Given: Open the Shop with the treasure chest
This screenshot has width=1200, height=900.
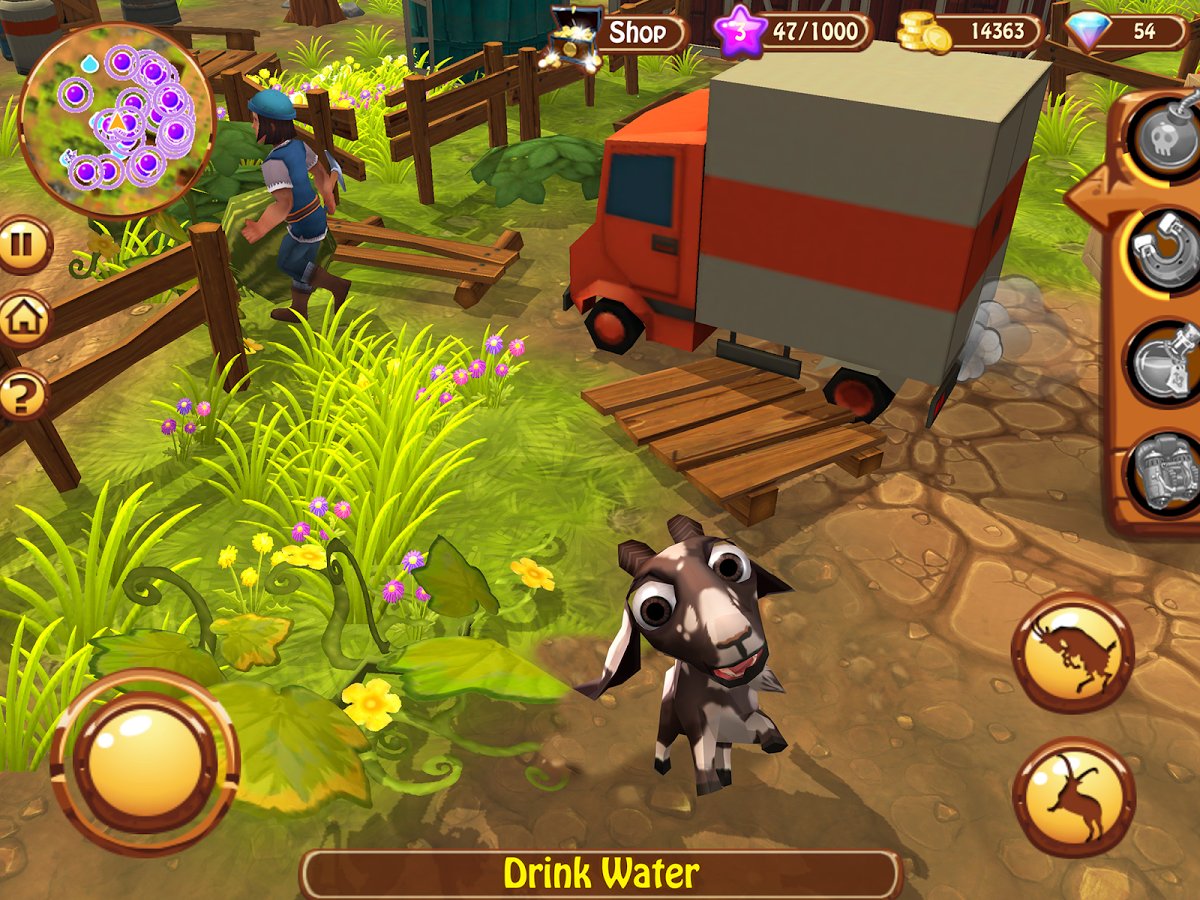Looking at the screenshot, I should [620, 33].
